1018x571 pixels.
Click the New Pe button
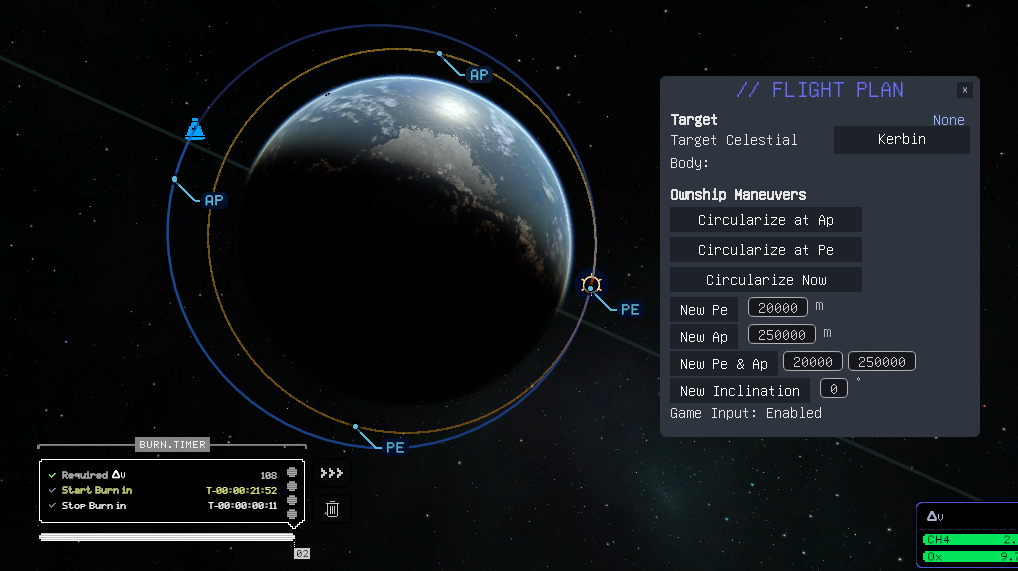click(704, 310)
